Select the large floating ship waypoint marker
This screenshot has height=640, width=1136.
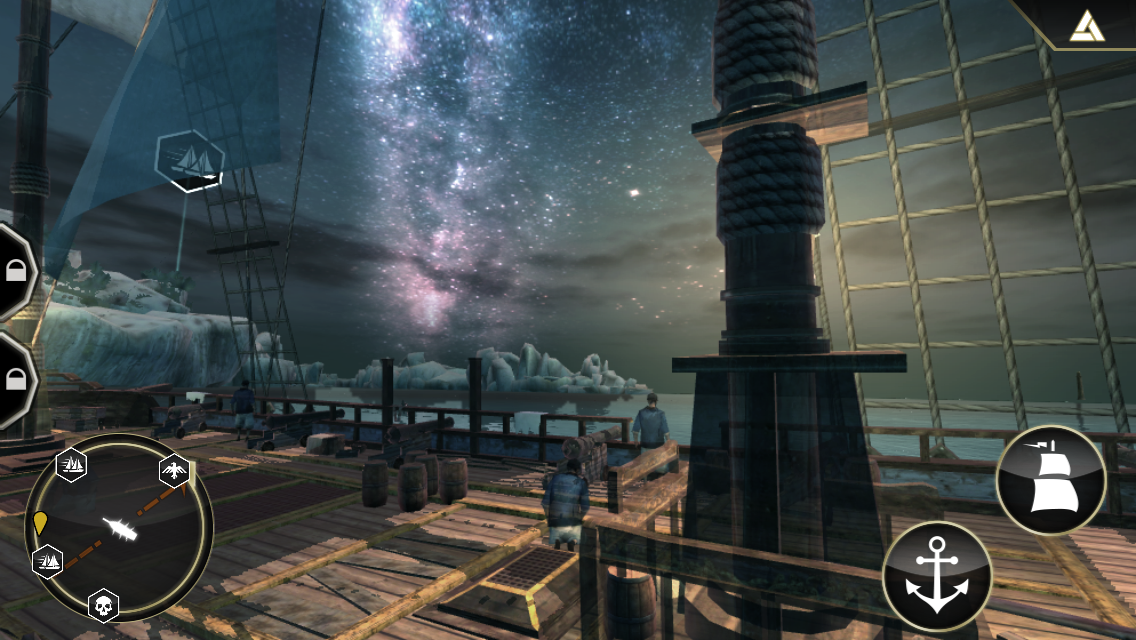190,160
